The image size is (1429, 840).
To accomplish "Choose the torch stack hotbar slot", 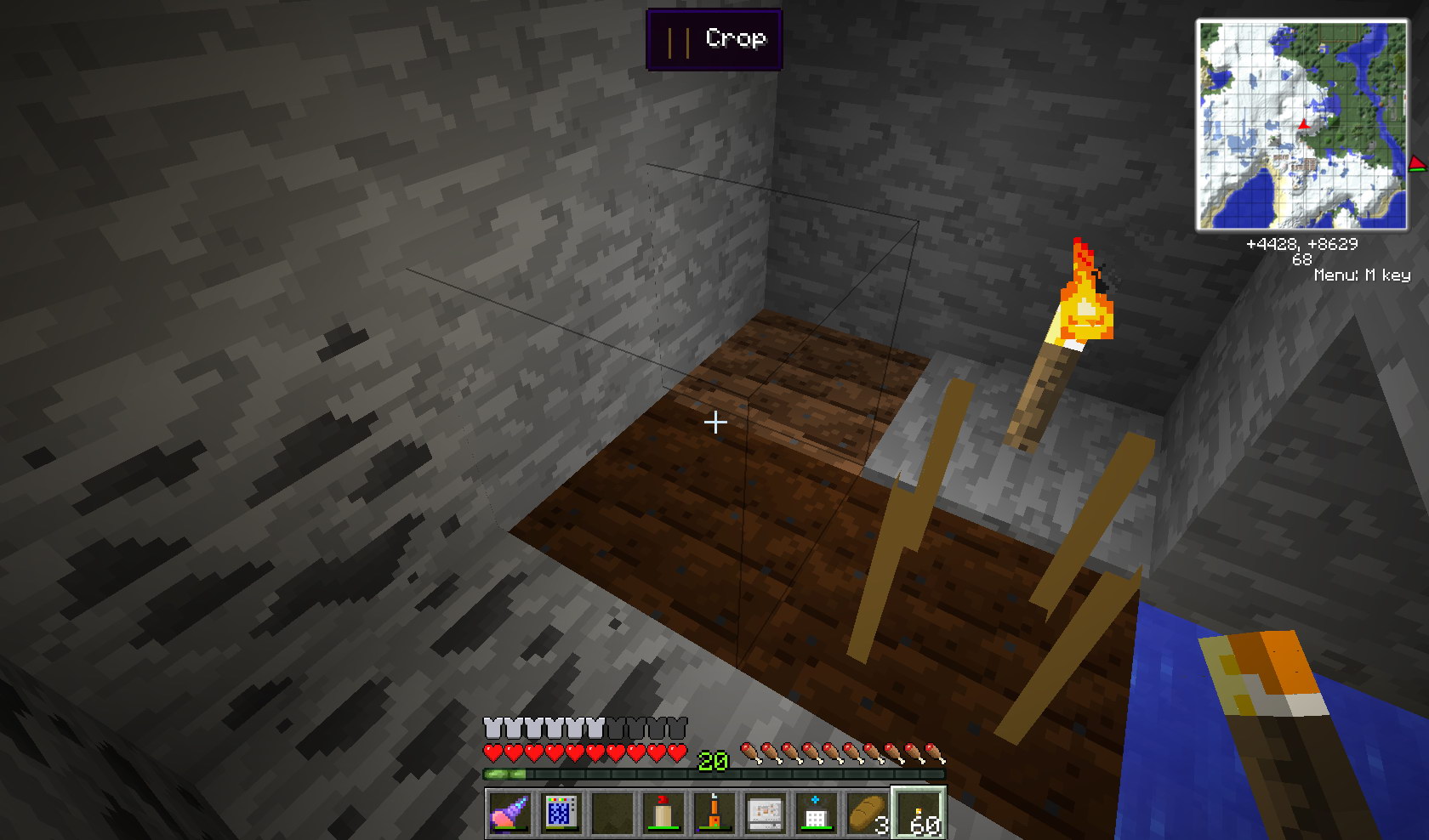I will point(919,813).
